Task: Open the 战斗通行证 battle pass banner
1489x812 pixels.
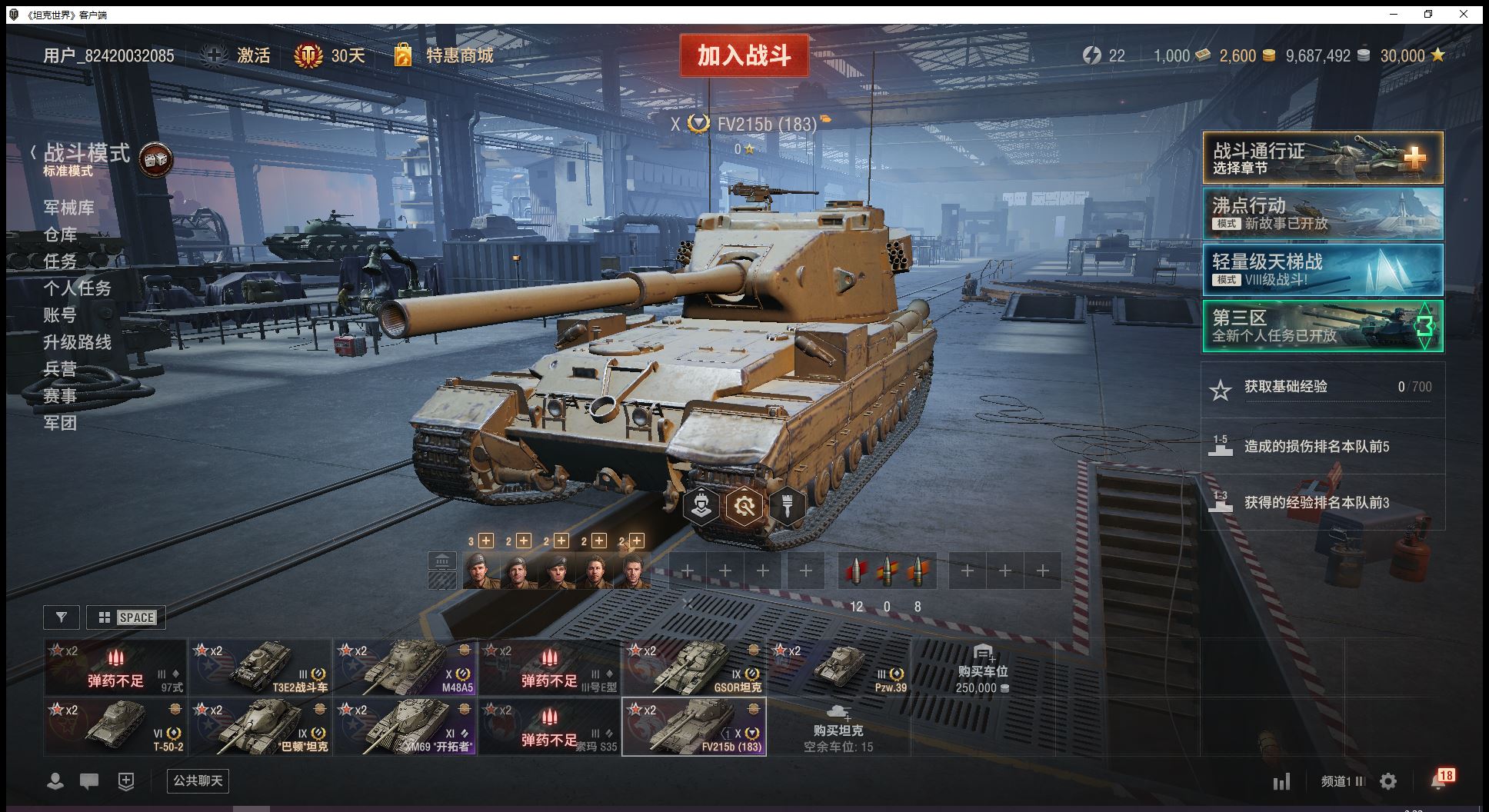Action: point(1322,158)
